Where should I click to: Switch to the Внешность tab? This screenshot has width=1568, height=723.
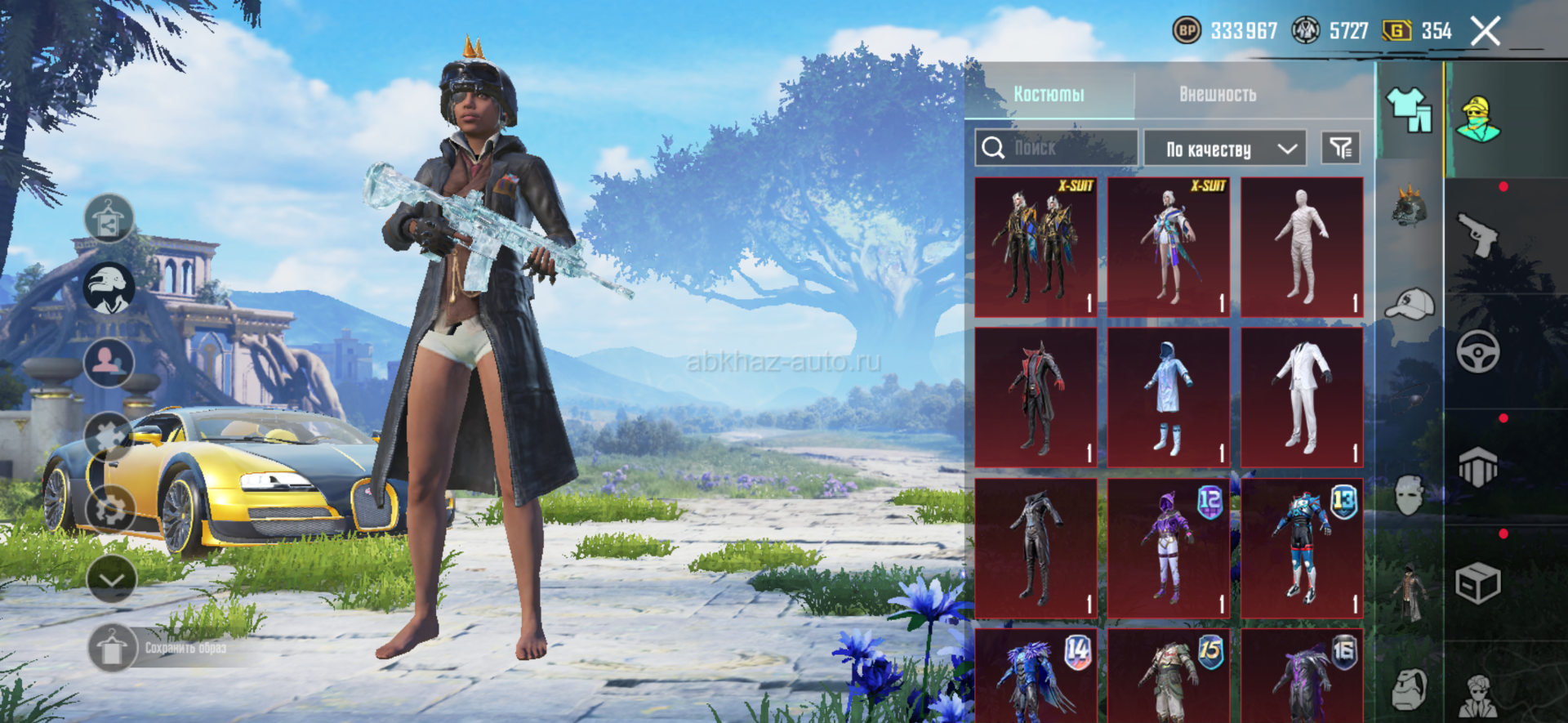(x=1217, y=94)
